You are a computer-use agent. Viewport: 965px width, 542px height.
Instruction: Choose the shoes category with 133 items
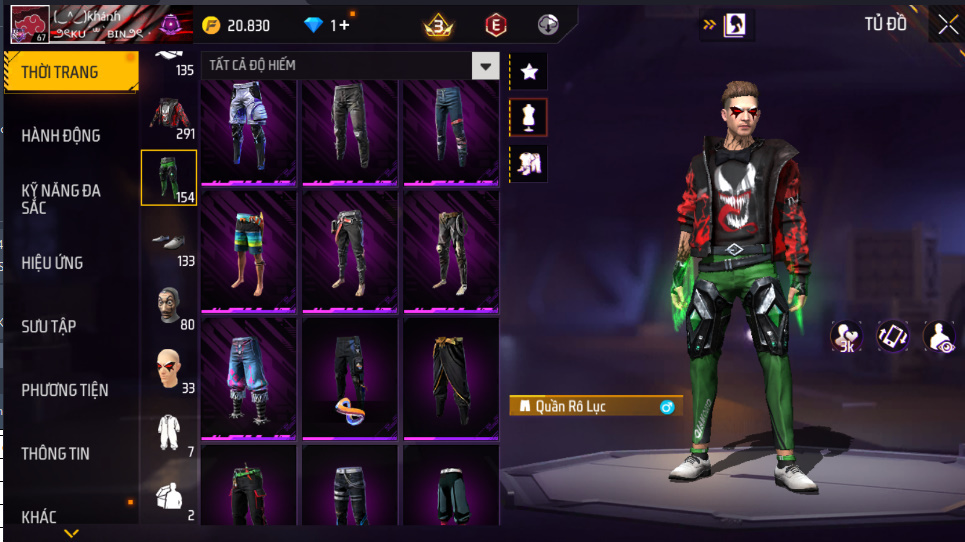(169, 243)
